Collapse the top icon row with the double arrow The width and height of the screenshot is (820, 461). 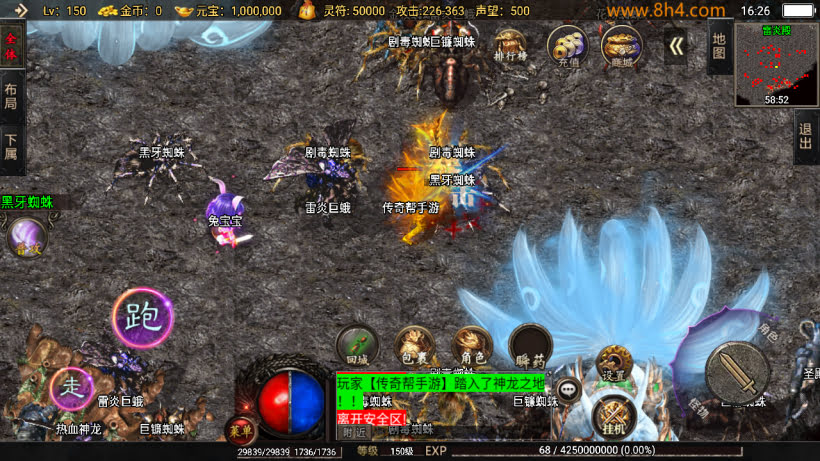pos(676,46)
